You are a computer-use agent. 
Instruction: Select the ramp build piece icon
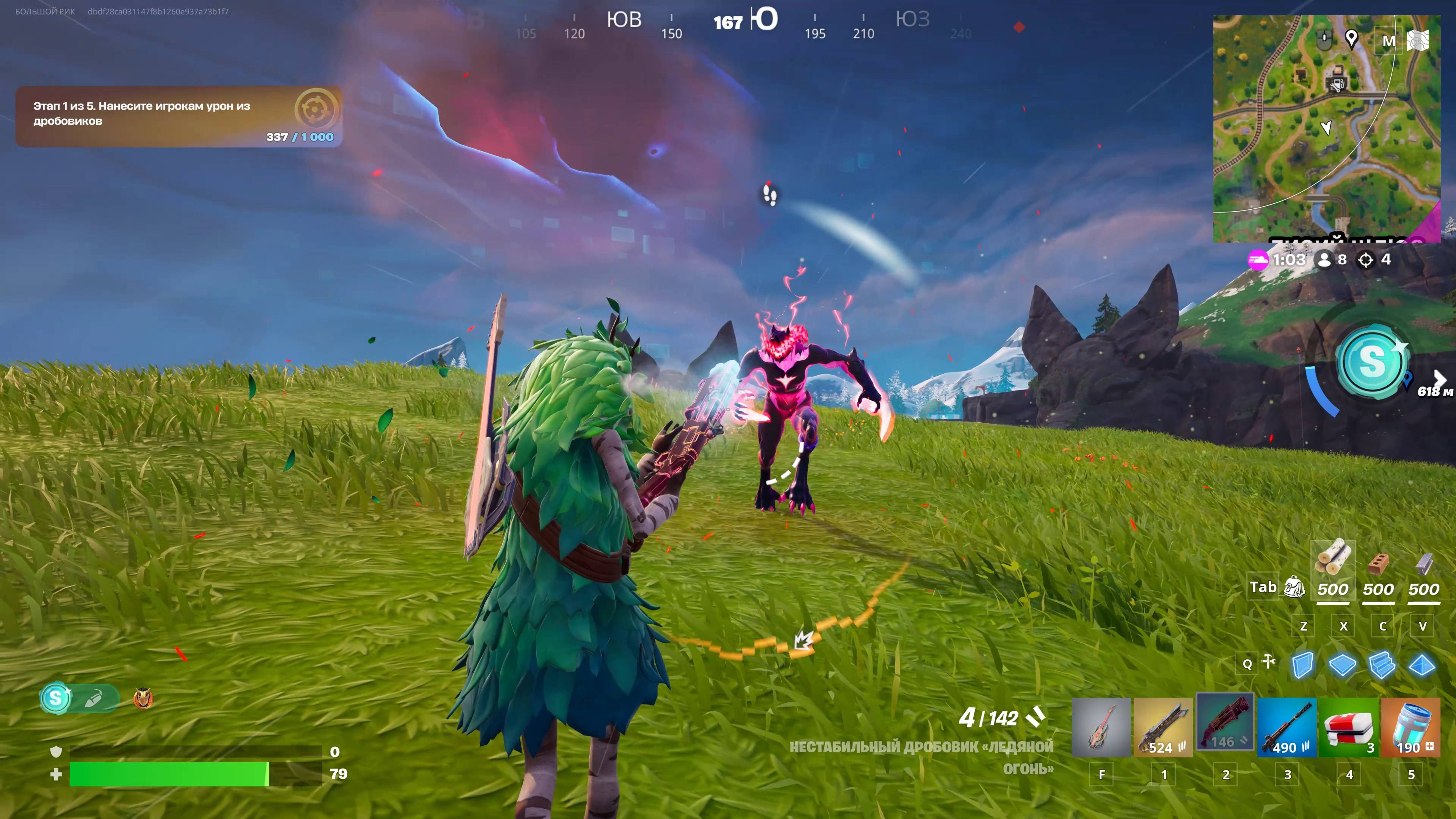tap(1382, 665)
